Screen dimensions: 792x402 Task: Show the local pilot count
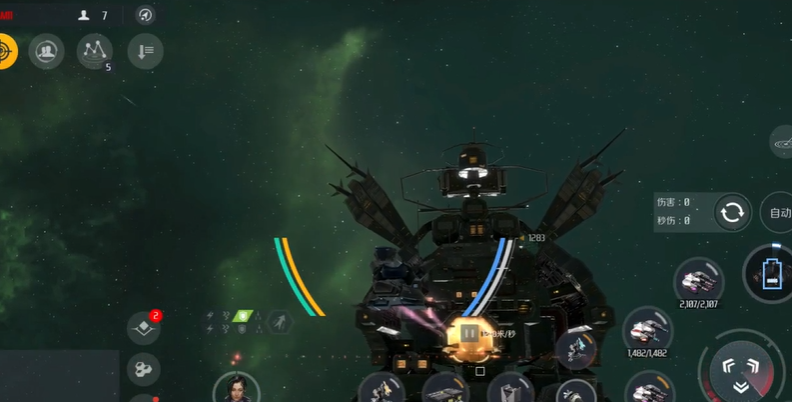click(93, 16)
